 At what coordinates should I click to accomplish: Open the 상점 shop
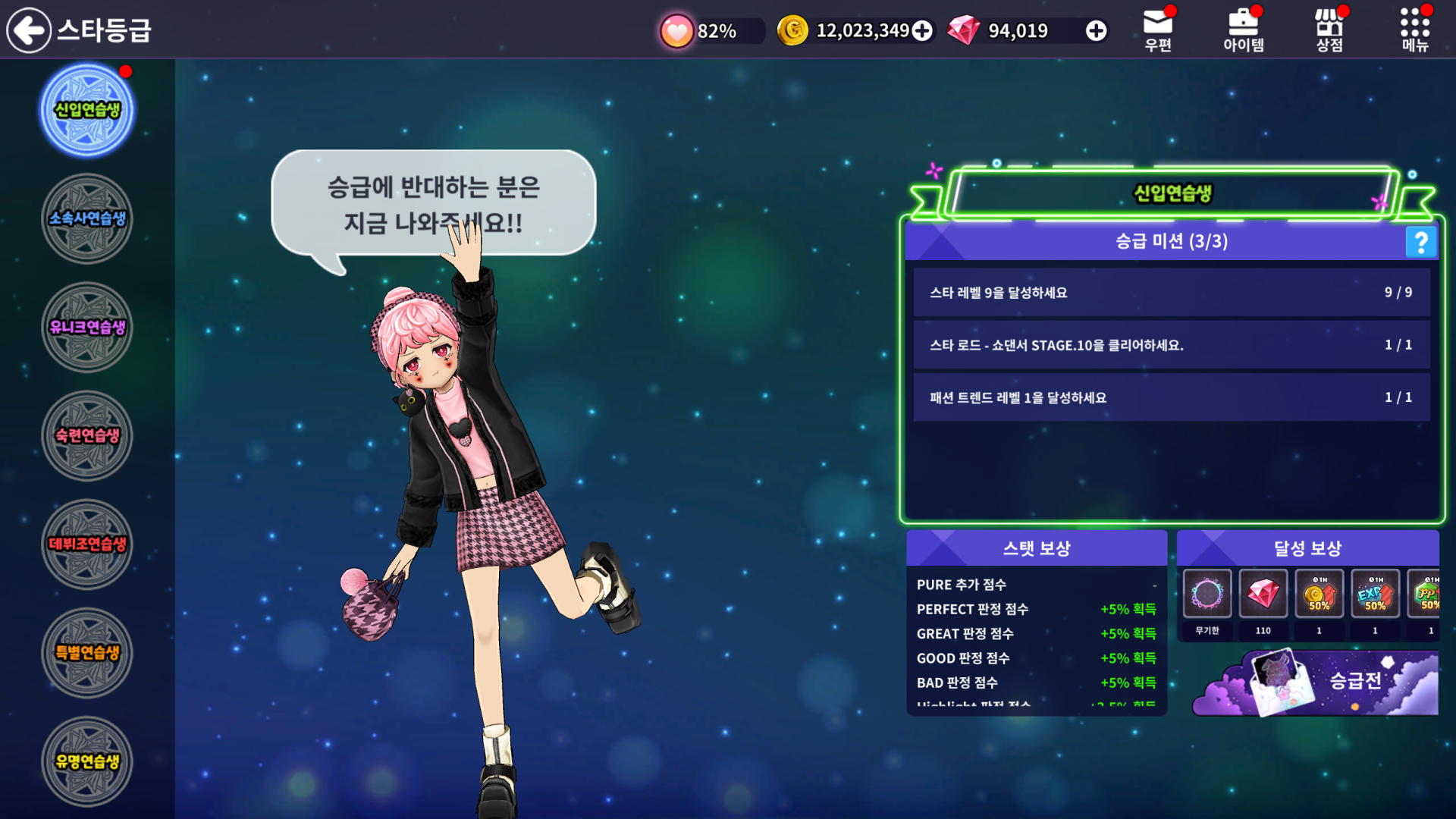(1329, 30)
